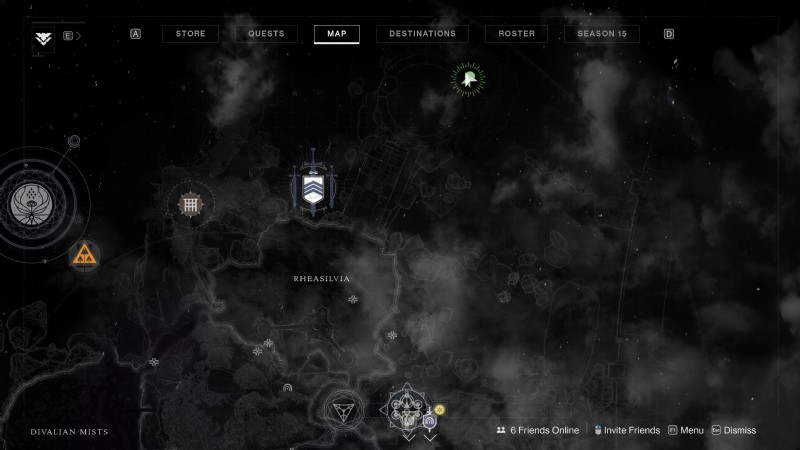Open the Roster tab
The width and height of the screenshot is (800, 450).
point(516,34)
